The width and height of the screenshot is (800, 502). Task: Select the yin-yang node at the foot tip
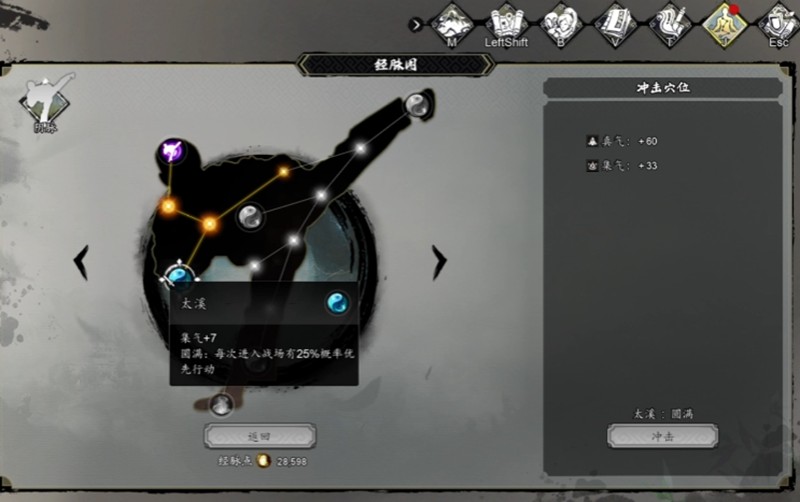[416, 103]
